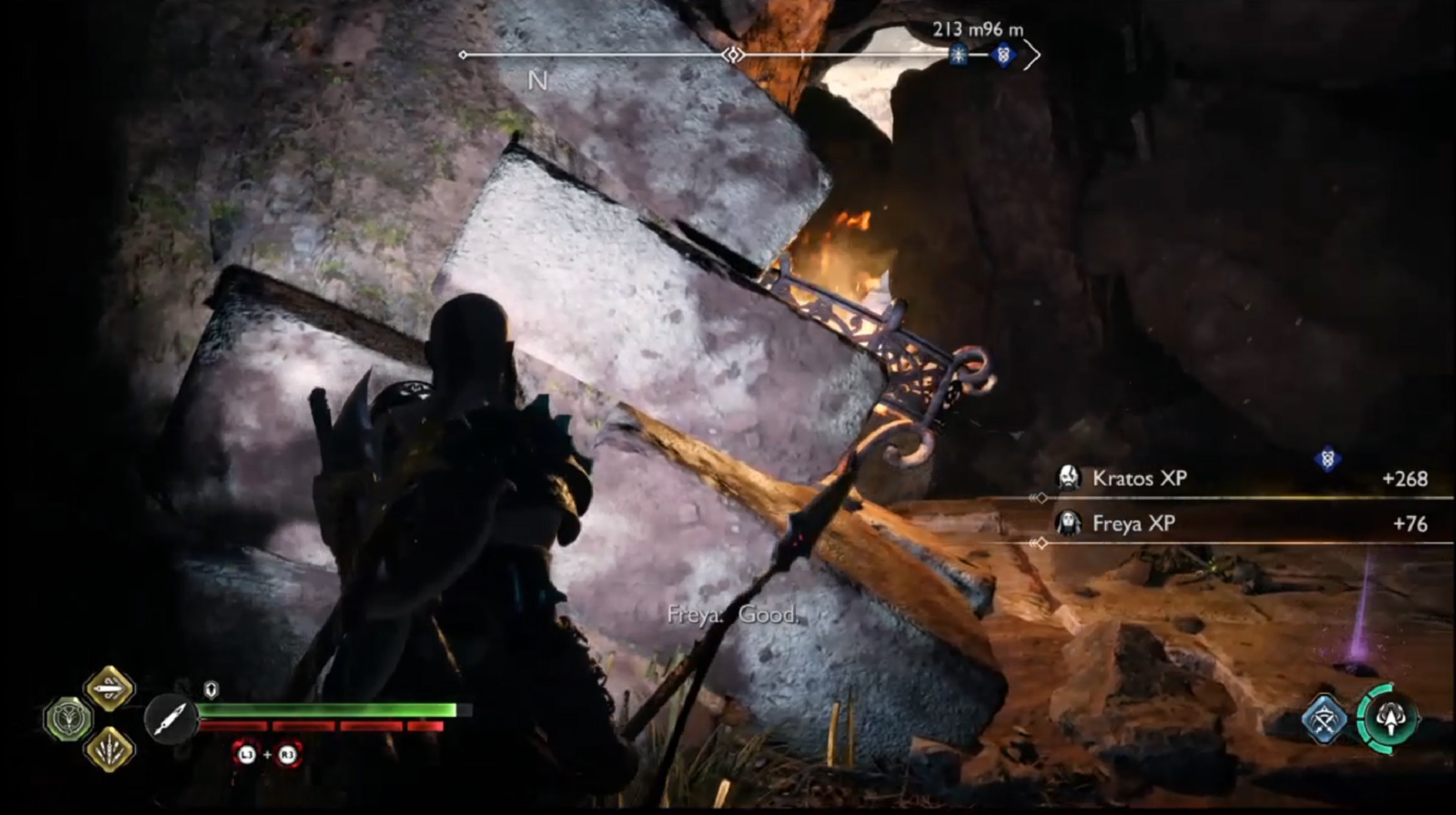
Task: Activate the green octagonal relic icon
Action: coord(69,718)
